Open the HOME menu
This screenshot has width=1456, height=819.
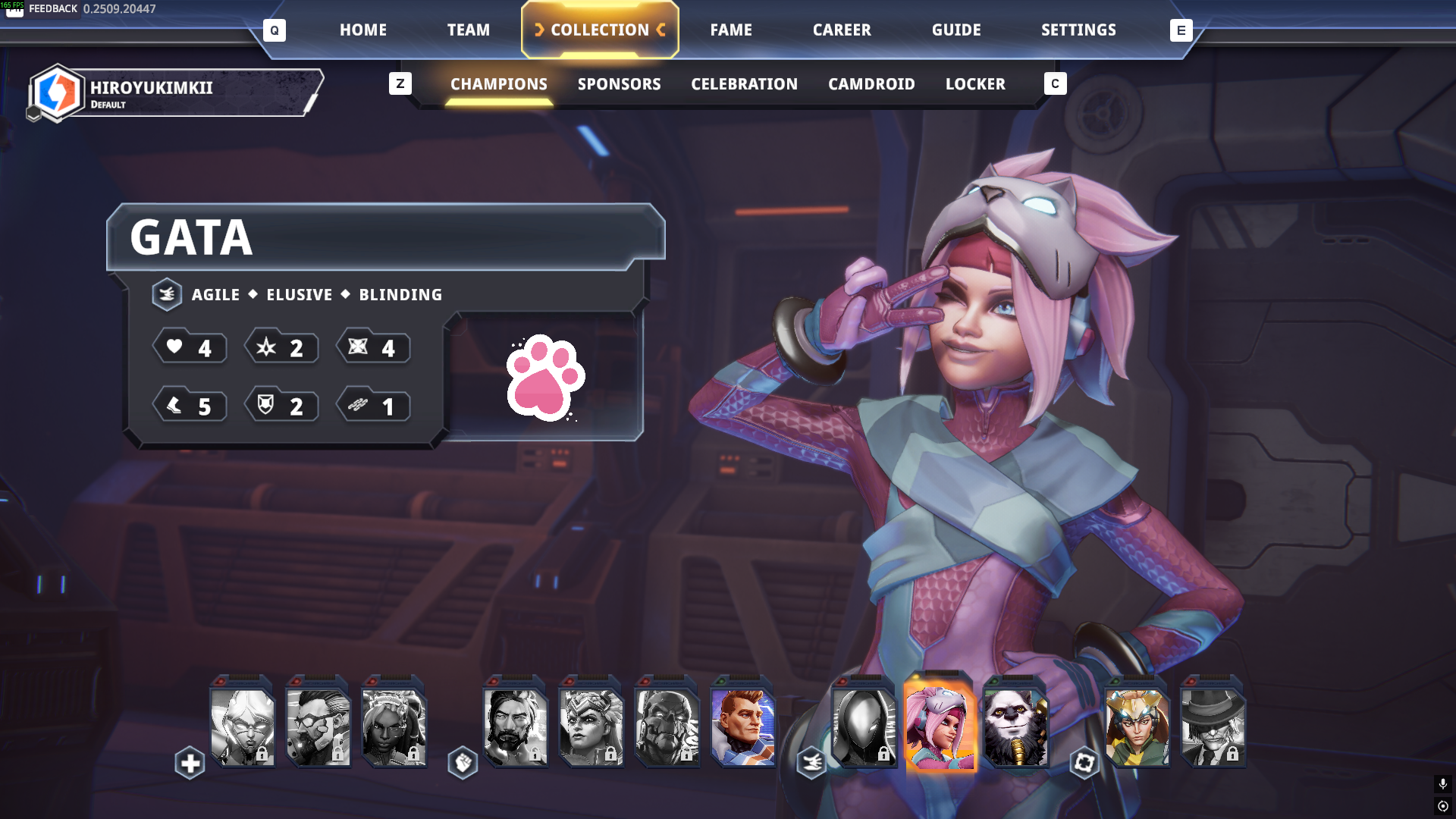[x=362, y=30]
